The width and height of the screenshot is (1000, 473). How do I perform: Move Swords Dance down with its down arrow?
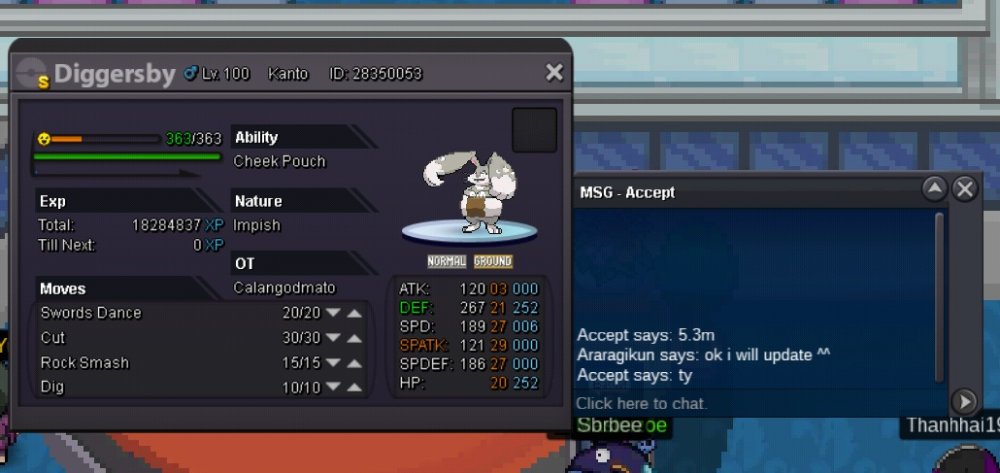tap(333, 313)
